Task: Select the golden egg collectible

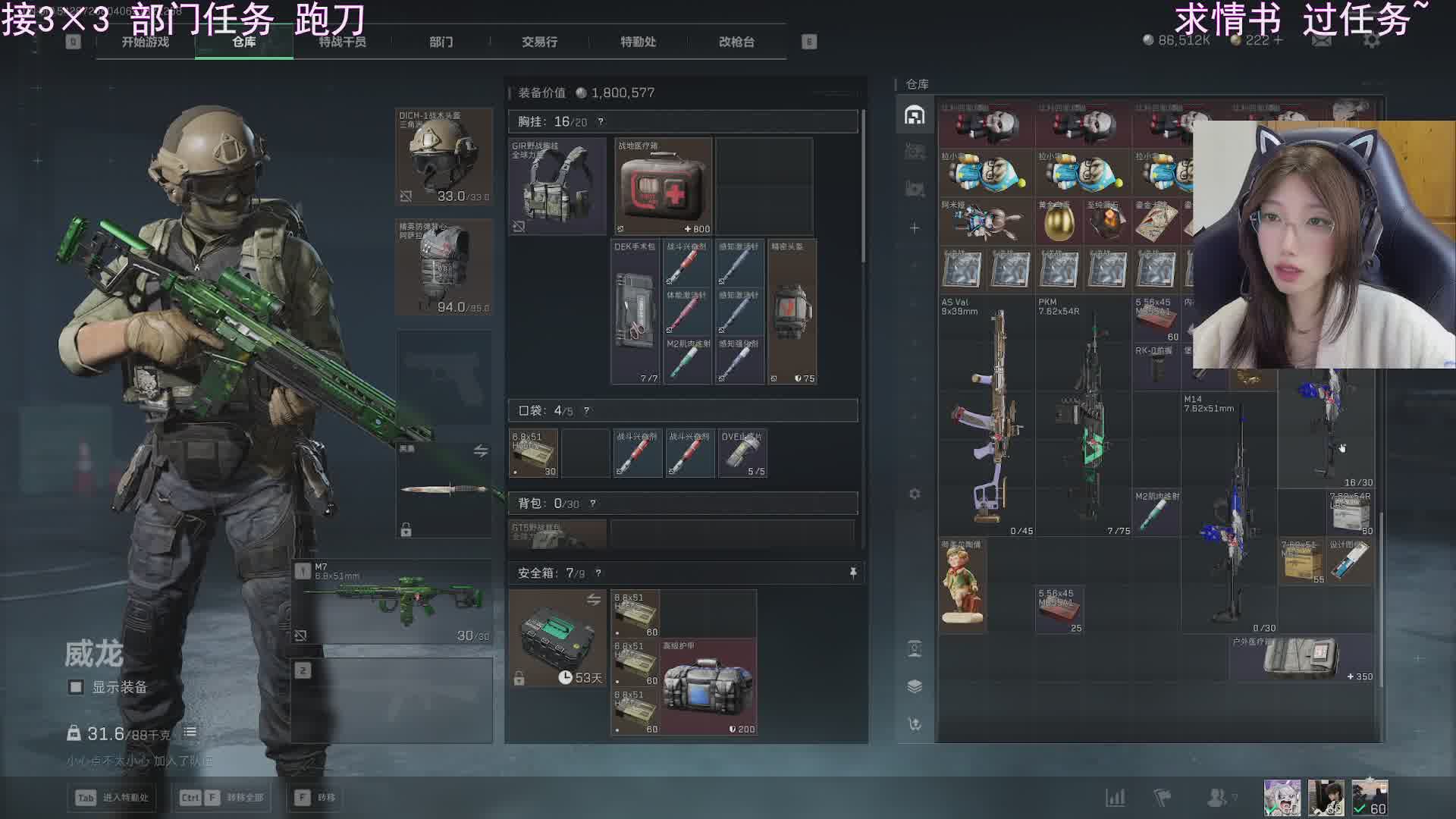Action: coord(1059,221)
